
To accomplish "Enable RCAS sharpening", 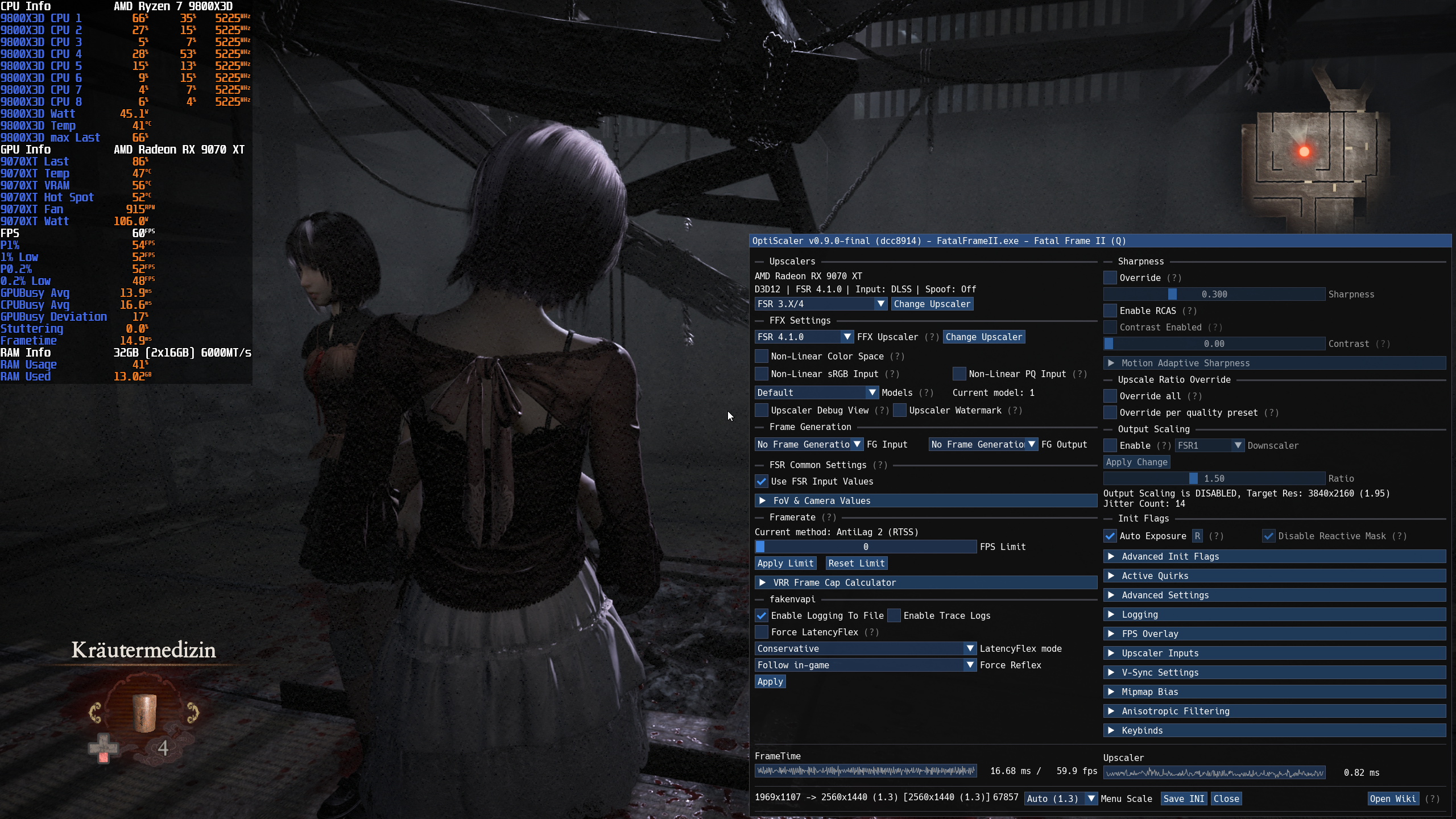I will click(1111, 311).
